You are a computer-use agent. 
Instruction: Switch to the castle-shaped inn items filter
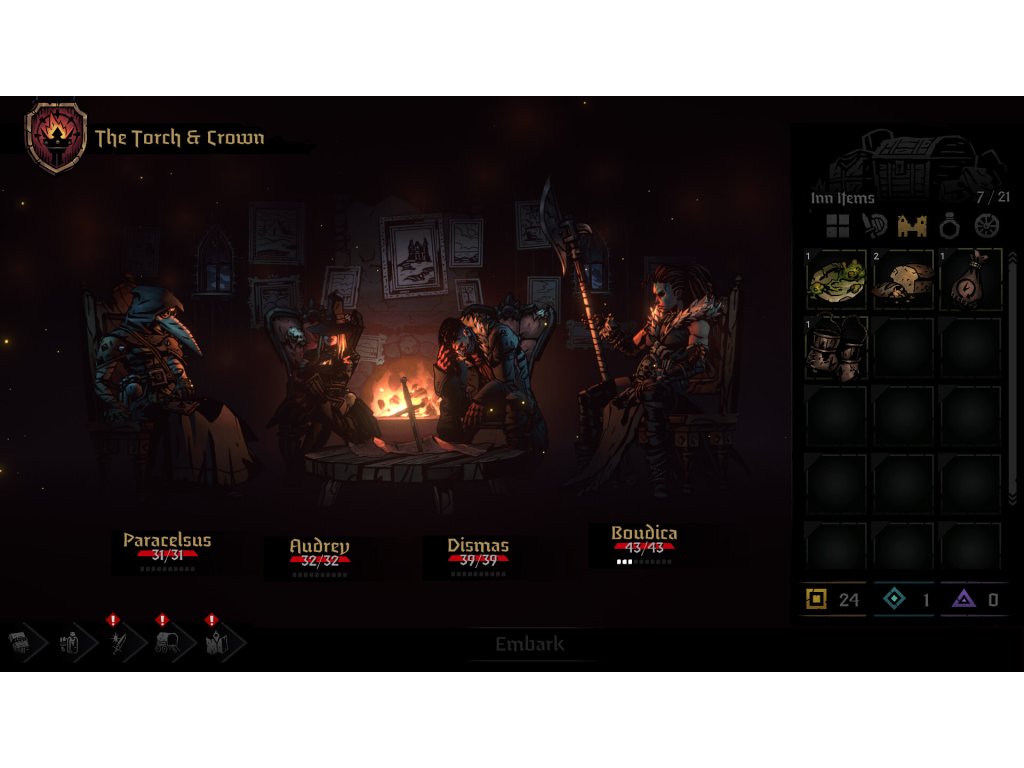click(912, 226)
